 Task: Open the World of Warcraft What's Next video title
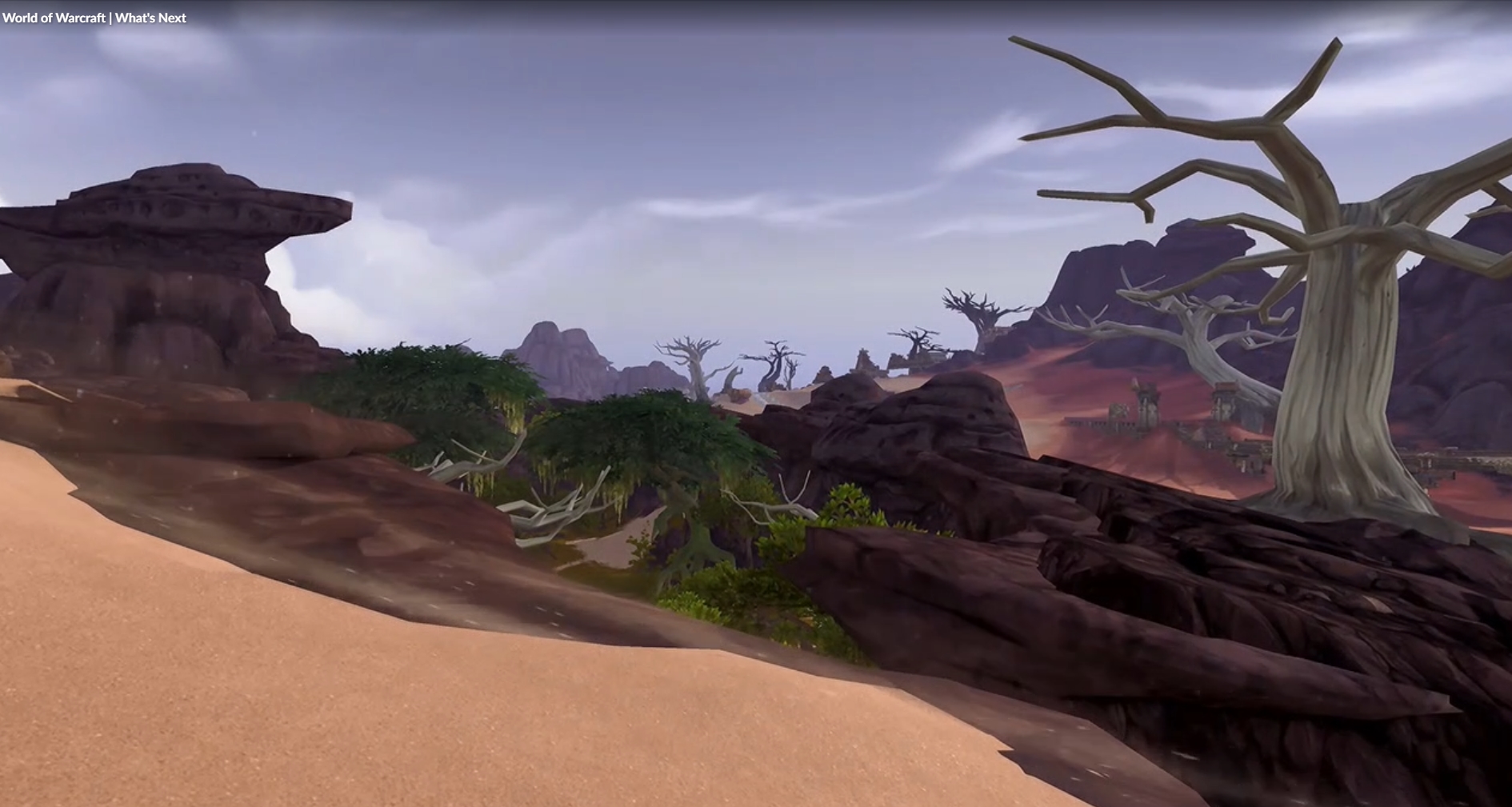point(94,18)
